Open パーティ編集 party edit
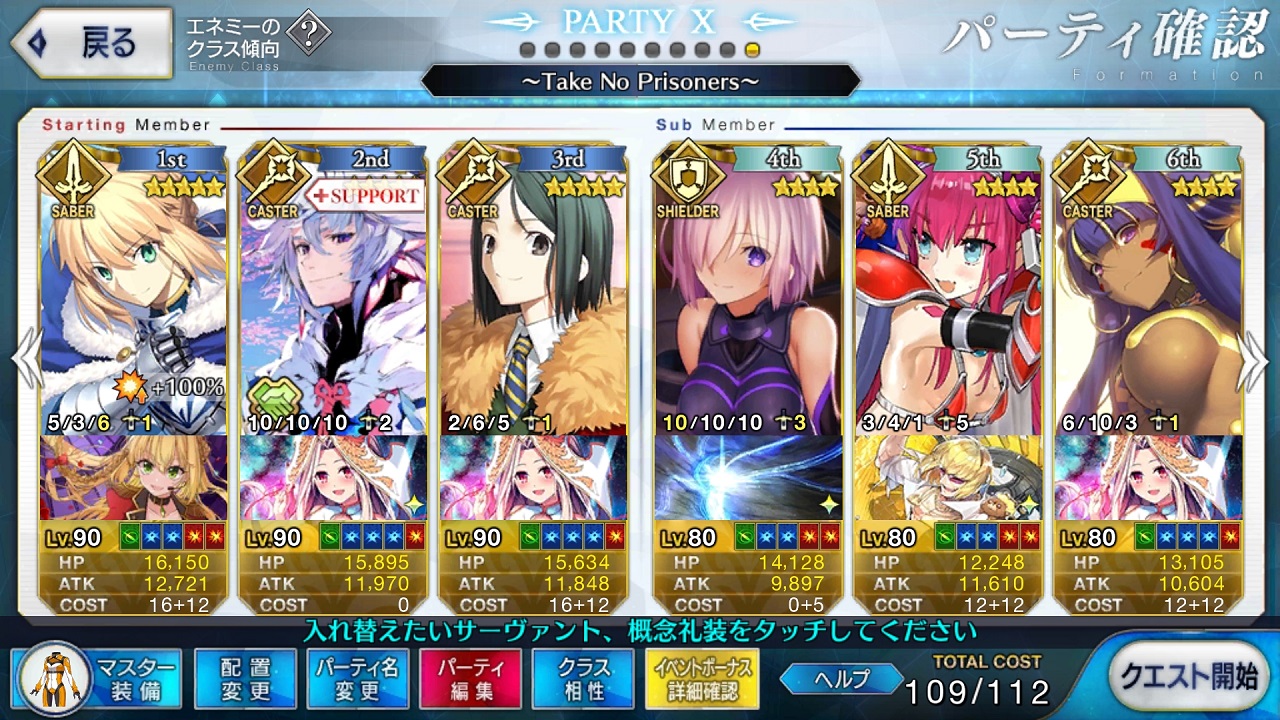1280x720 pixels. pyautogui.click(x=470, y=678)
